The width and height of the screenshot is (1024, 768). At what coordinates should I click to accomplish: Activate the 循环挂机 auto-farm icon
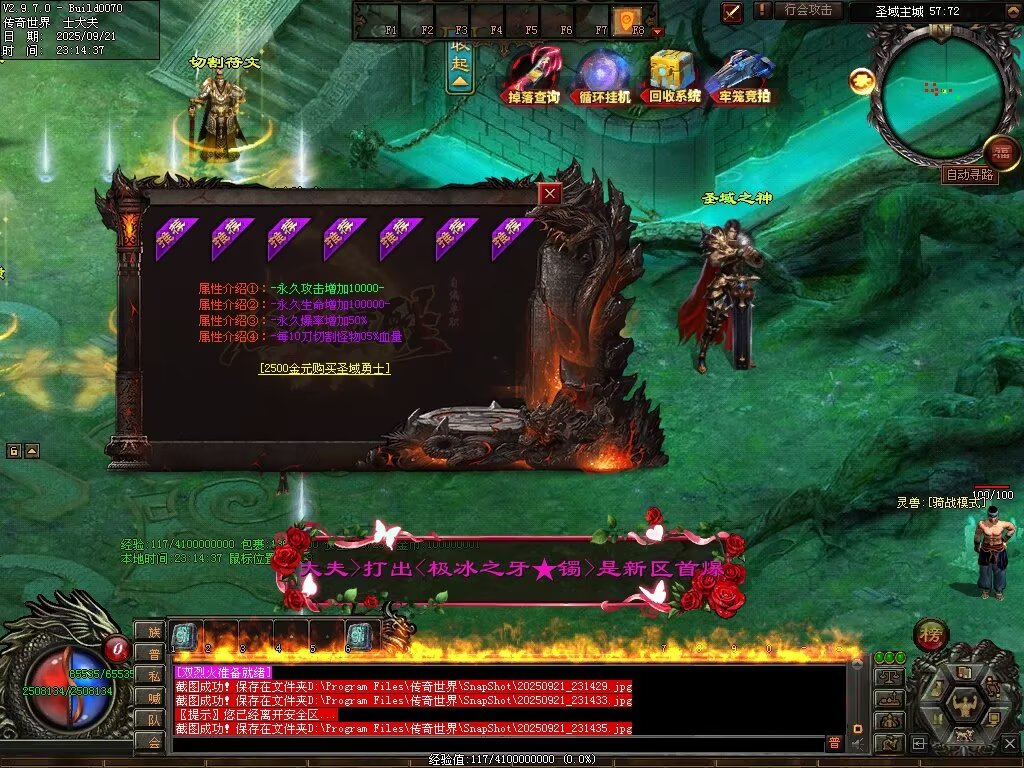pos(605,76)
